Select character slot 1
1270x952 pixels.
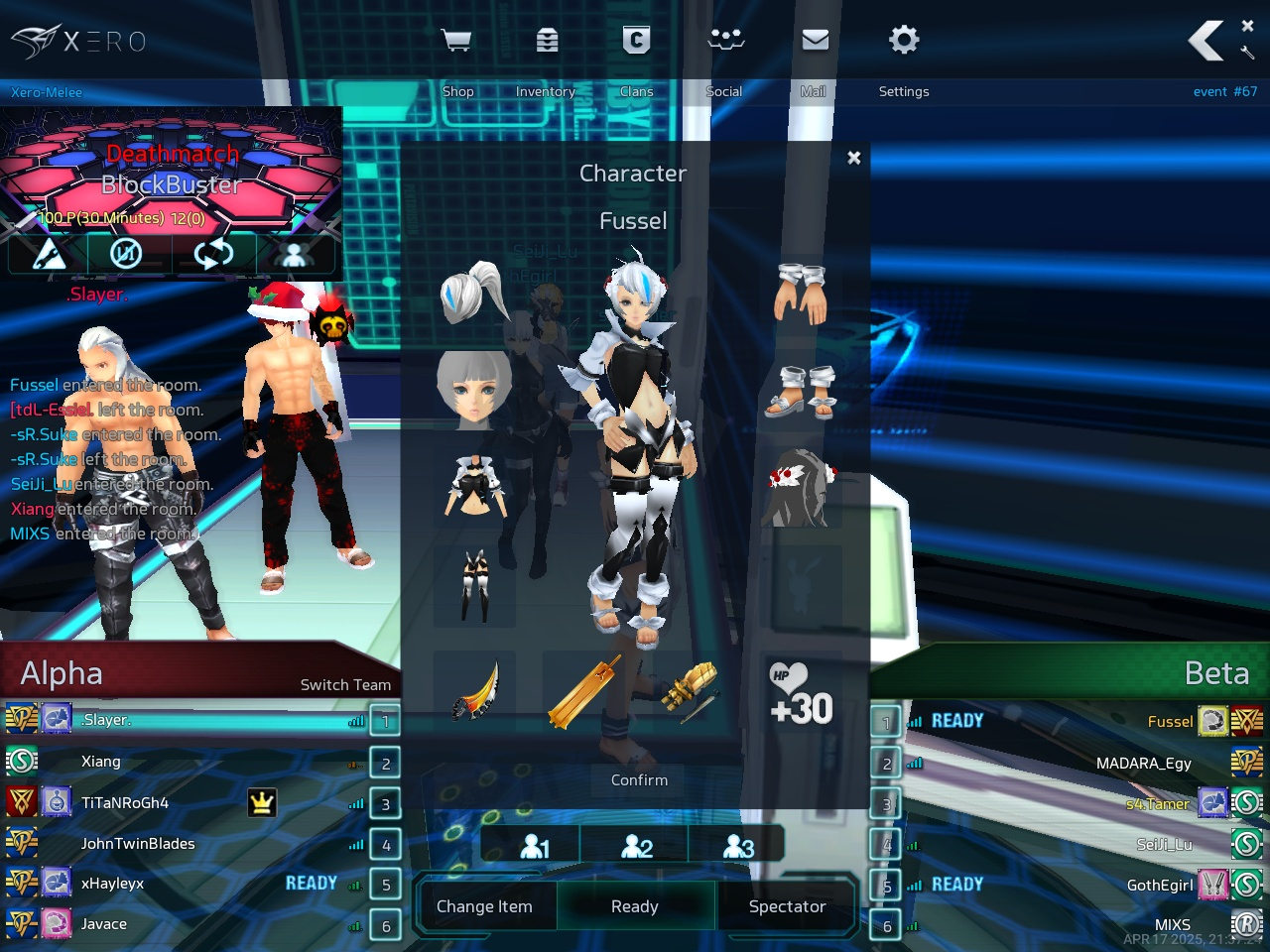click(535, 846)
